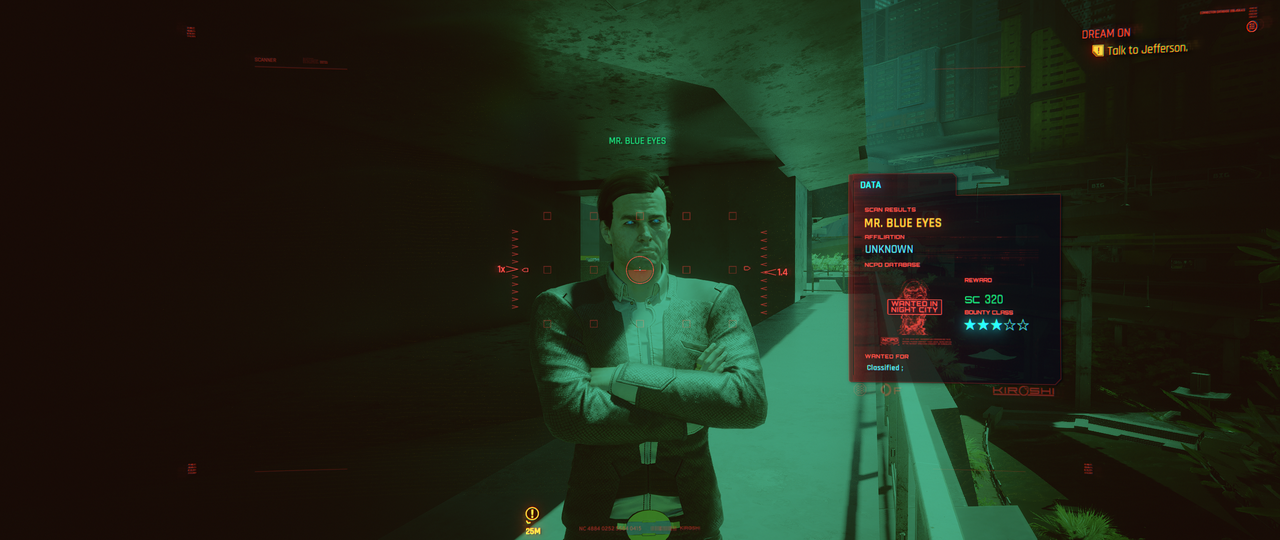Select the yellow quest marker icon

[532, 514]
